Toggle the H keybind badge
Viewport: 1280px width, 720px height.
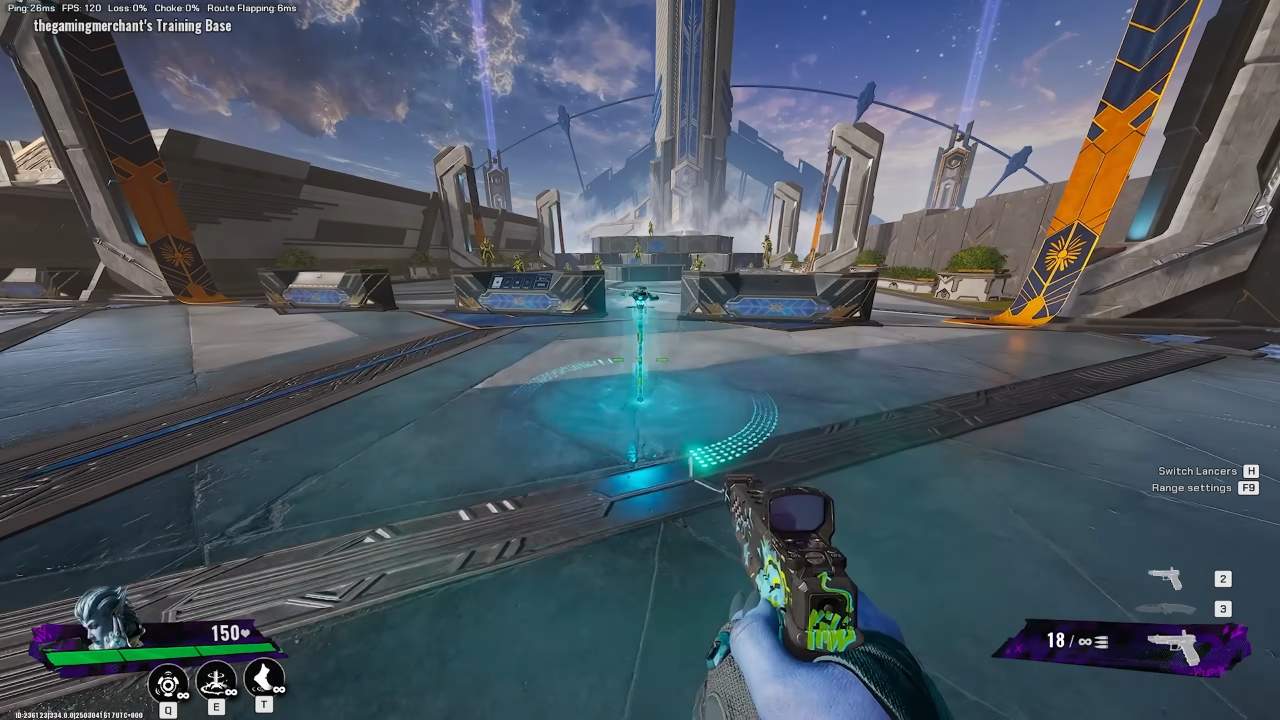(x=1249, y=470)
